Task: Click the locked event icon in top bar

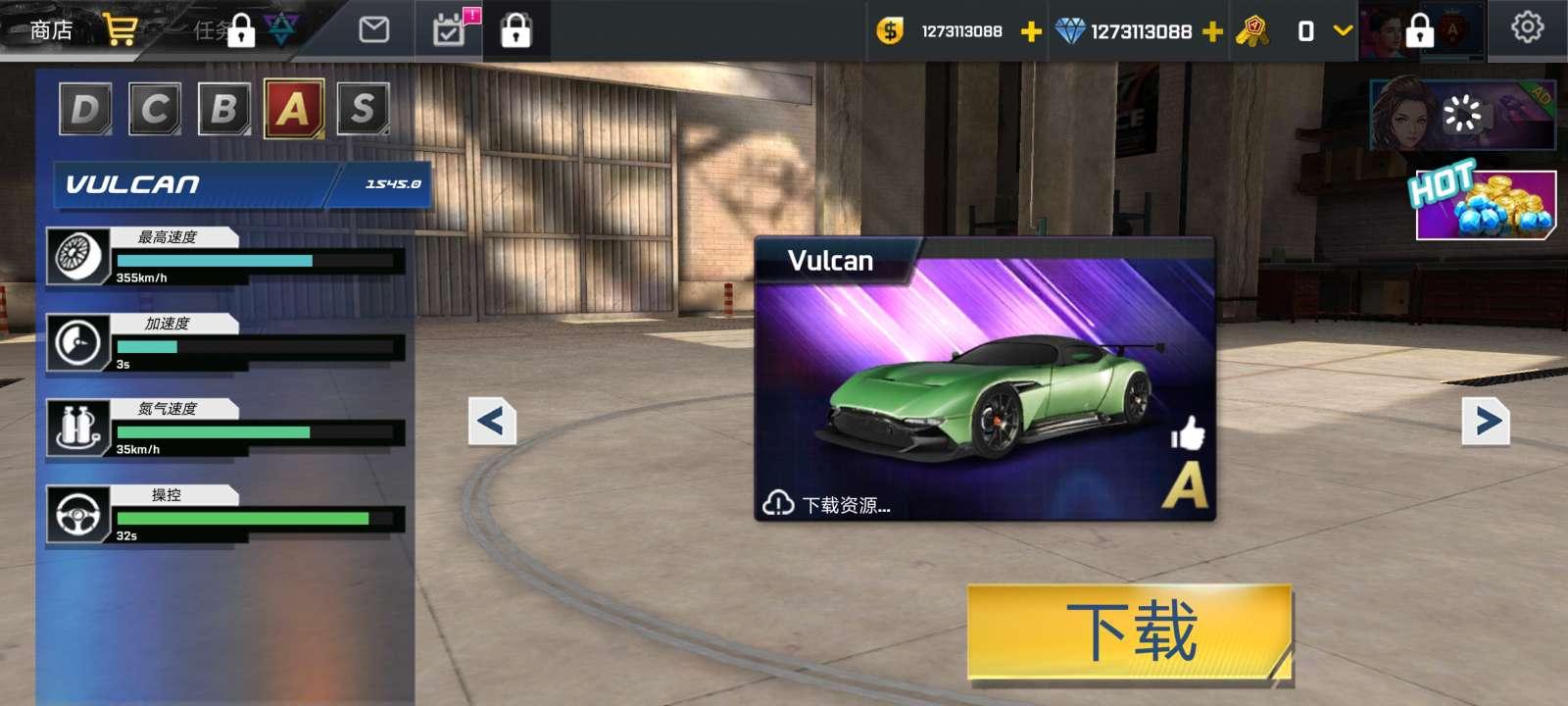Action: [518, 29]
